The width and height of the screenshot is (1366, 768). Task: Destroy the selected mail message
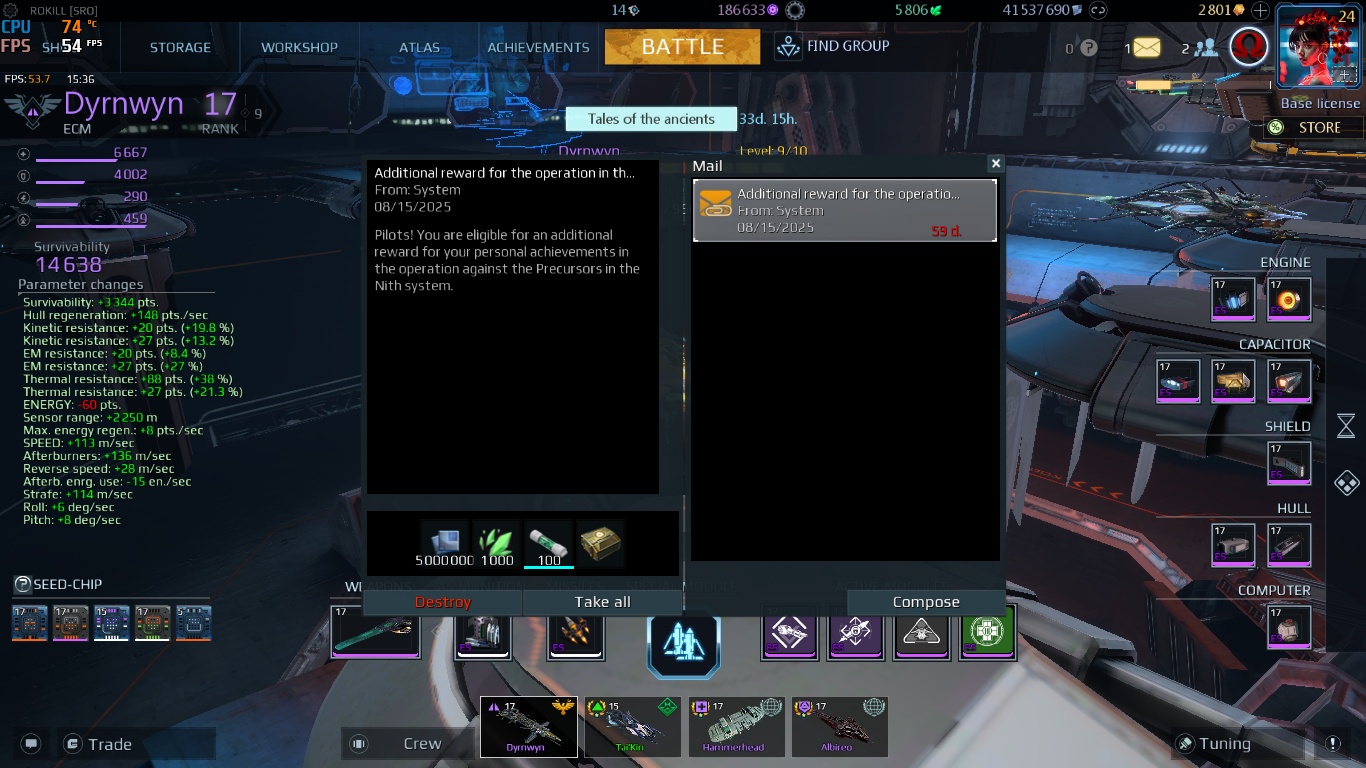442,602
